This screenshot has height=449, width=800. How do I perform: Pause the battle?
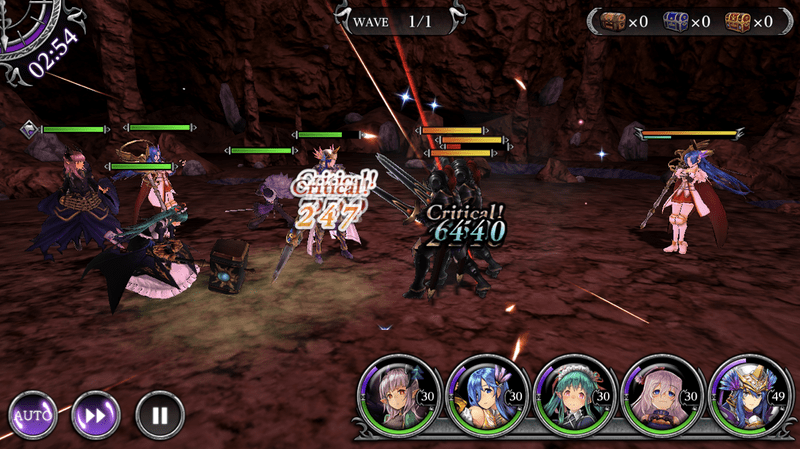point(159,413)
